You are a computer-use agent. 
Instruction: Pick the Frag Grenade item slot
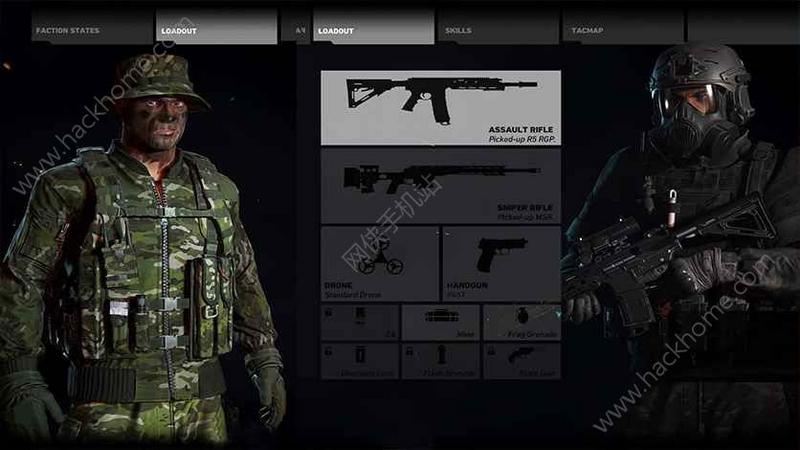(x=522, y=323)
